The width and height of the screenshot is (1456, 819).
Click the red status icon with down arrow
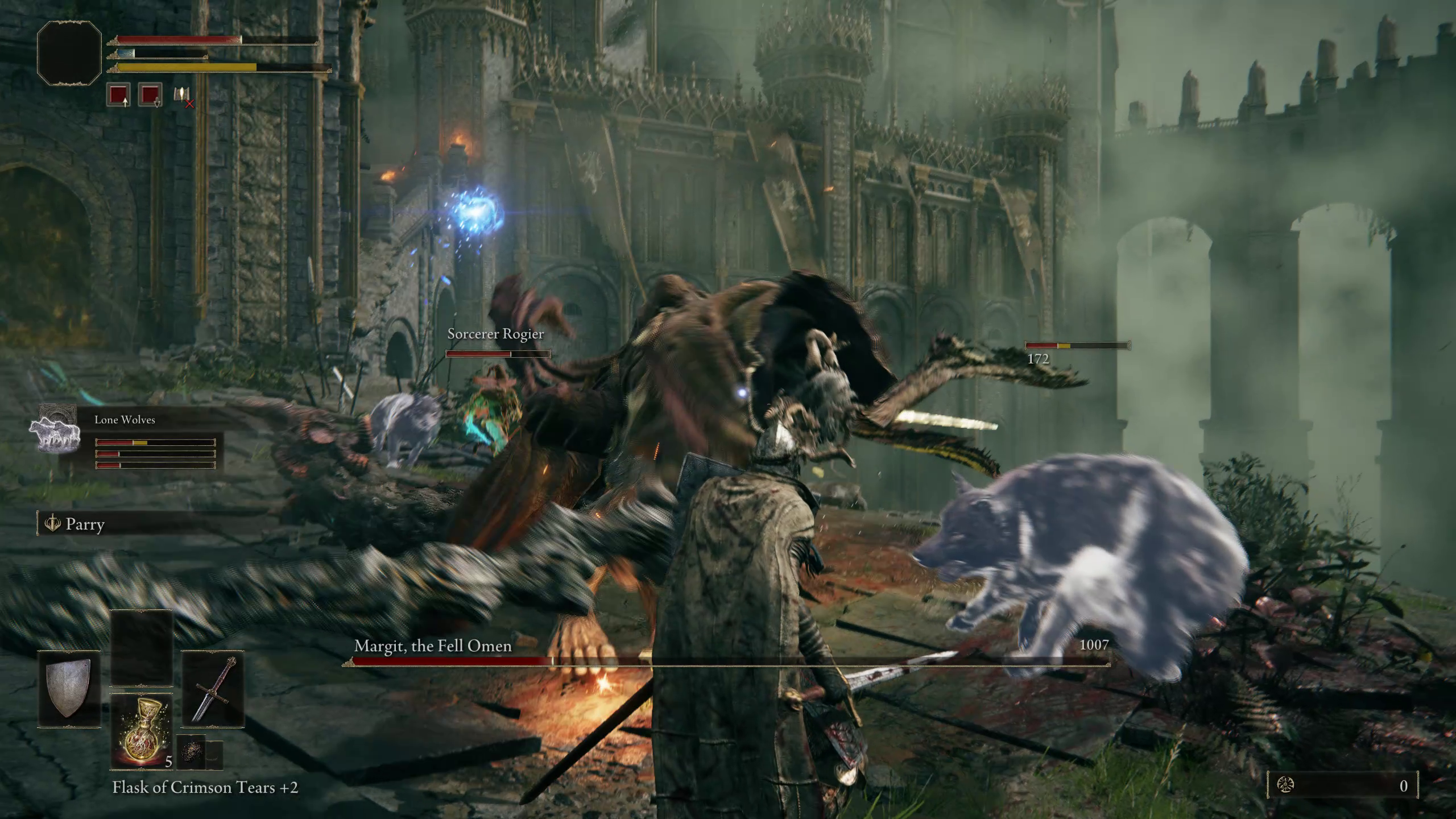150,94
